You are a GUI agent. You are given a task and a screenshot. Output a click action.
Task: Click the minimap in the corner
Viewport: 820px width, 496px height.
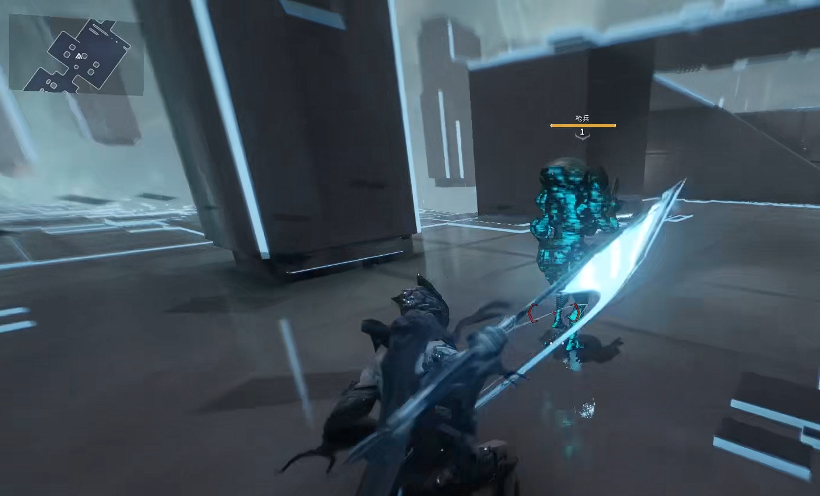[x=76, y=54]
